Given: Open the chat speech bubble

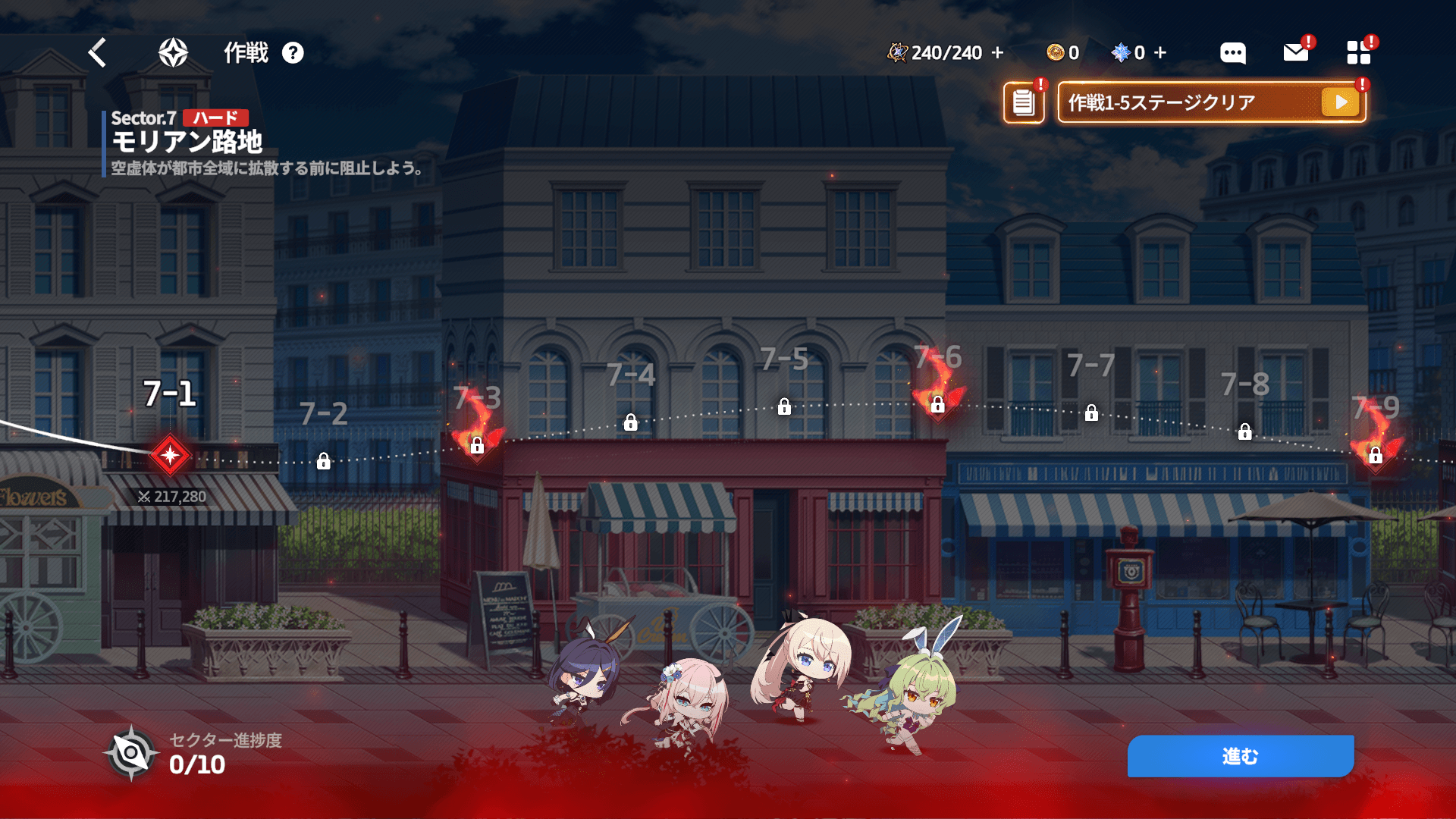Looking at the screenshot, I should [x=1232, y=53].
